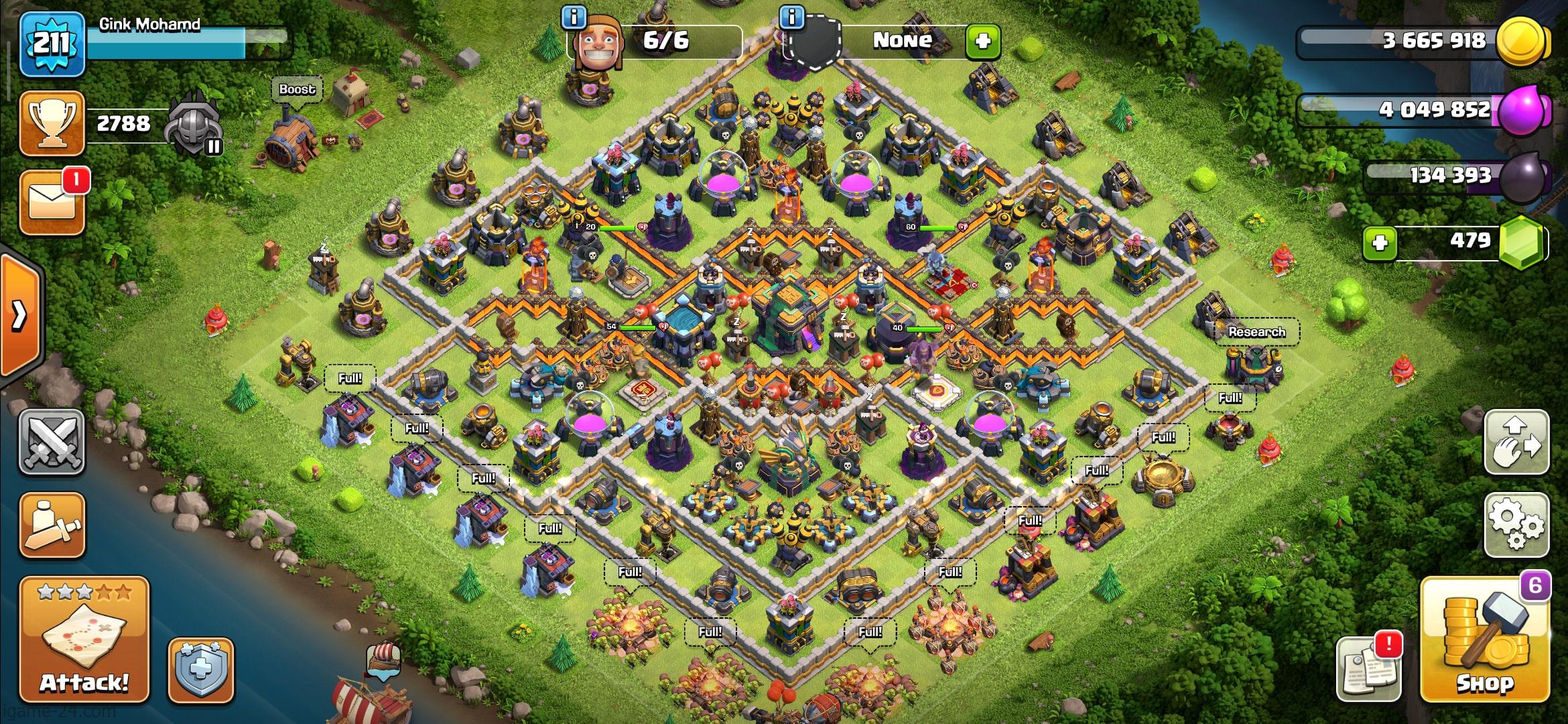The width and height of the screenshot is (1568, 724).
Task: Open the mailbox envelope messages
Action: pos(52,202)
